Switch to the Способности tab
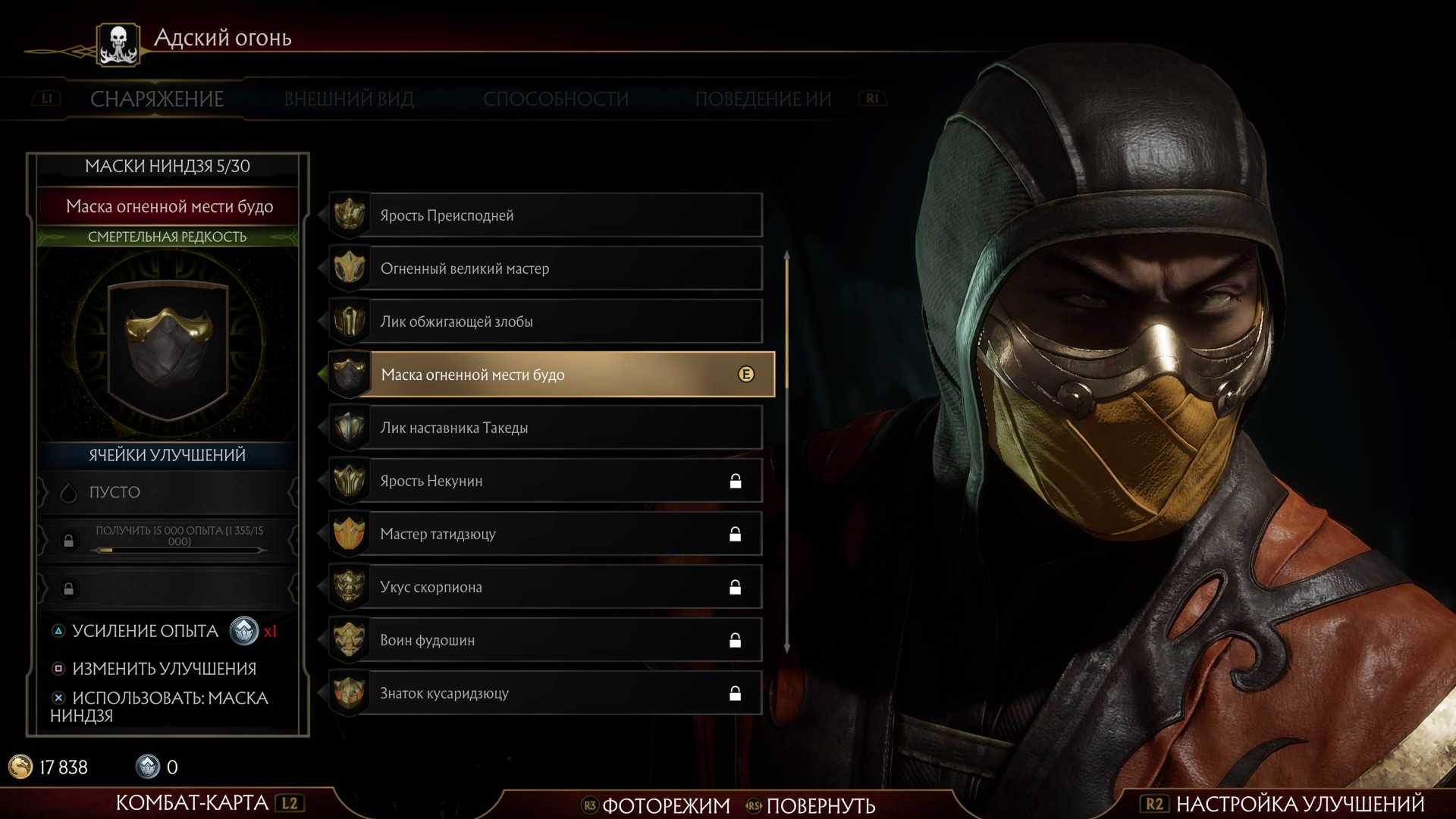This screenshot has width=1456, height=819. click(x=556, y=99)
